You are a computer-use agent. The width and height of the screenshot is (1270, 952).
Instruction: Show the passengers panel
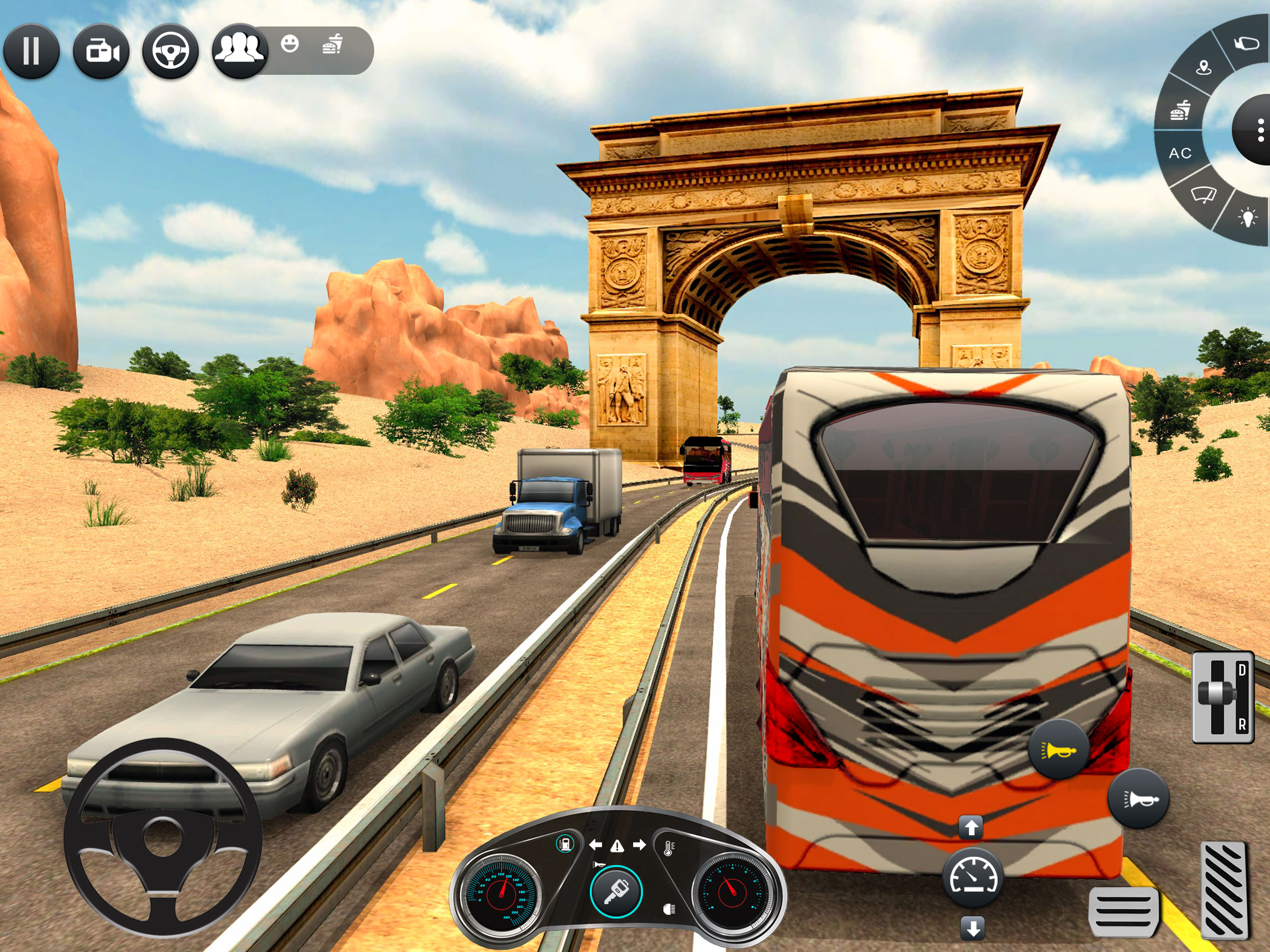click(239, 51)
